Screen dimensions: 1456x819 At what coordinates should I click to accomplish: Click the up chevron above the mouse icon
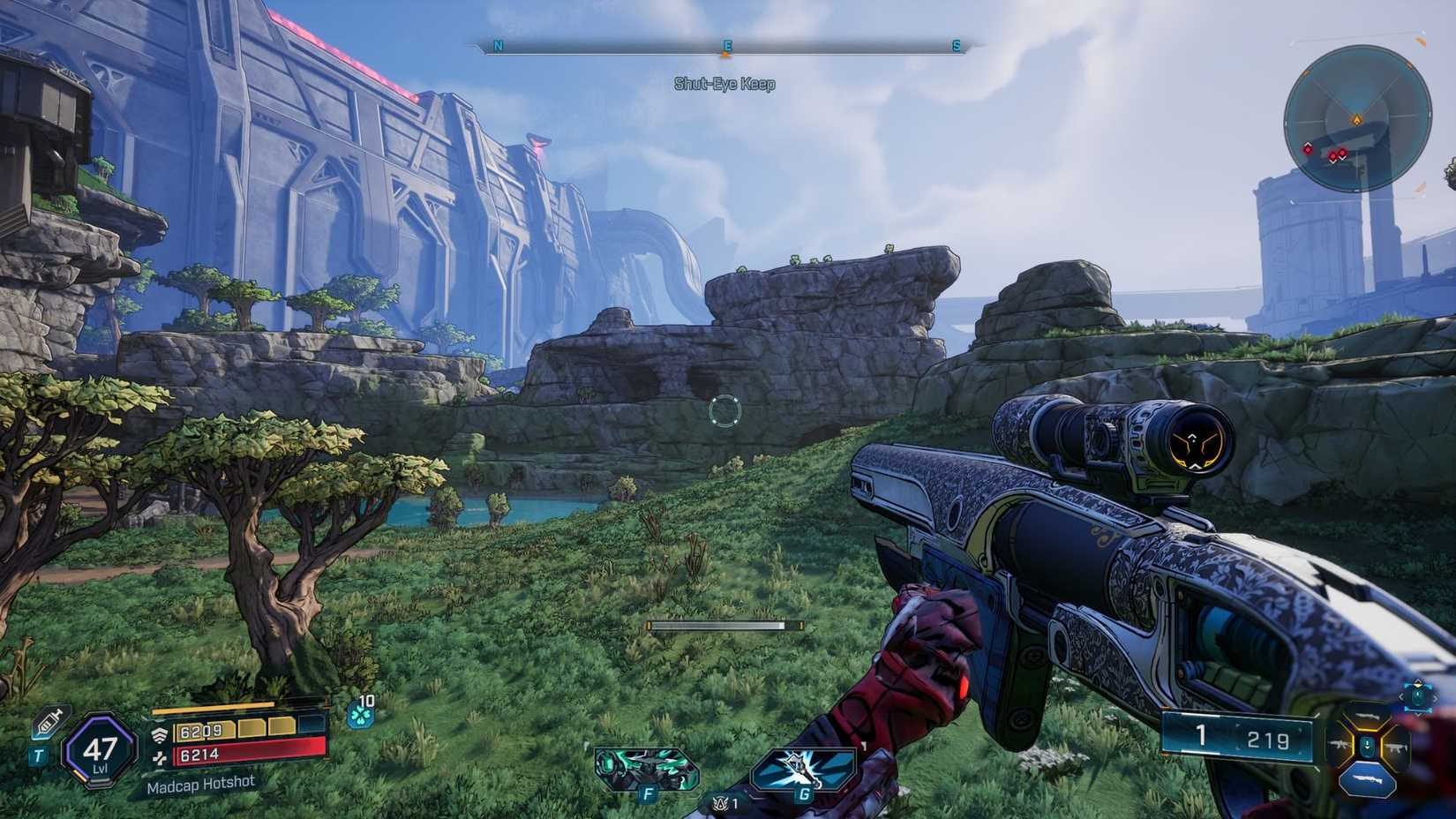[1419, 681]
